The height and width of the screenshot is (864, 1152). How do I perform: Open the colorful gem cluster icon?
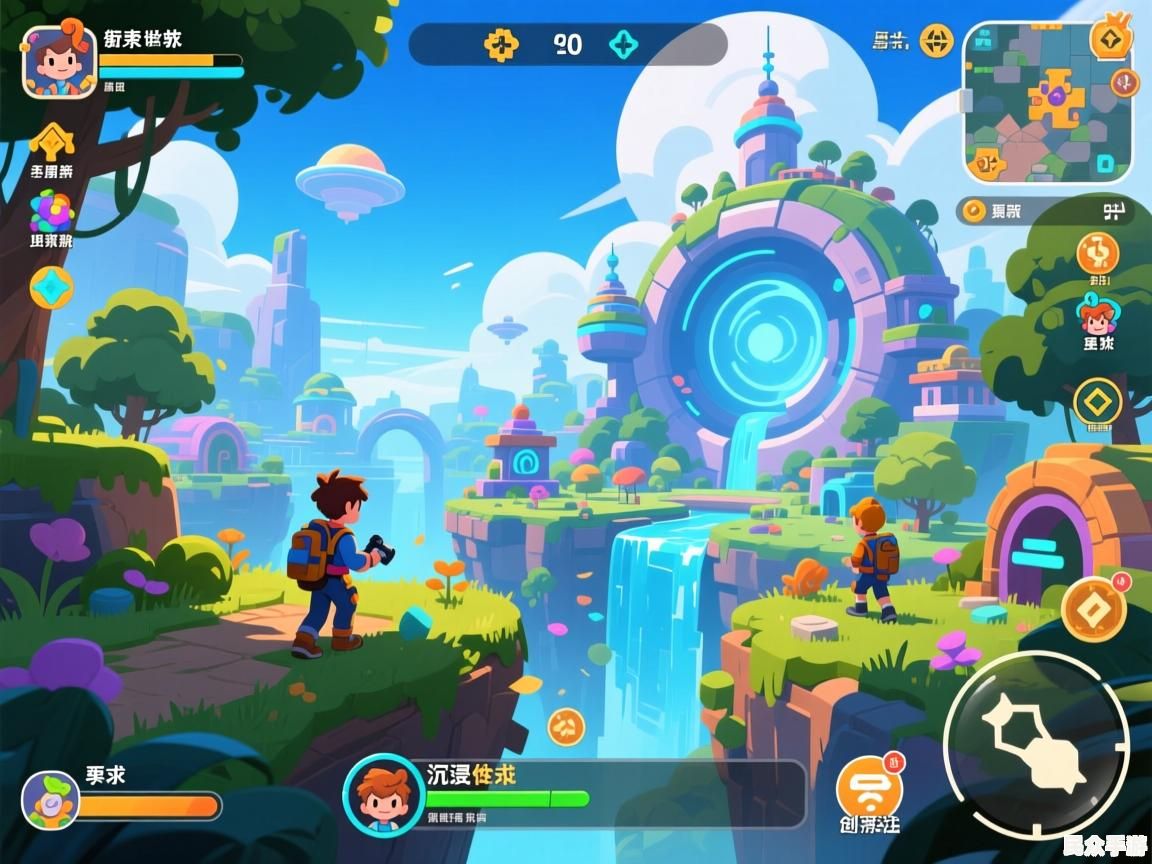tap(51, 211)
